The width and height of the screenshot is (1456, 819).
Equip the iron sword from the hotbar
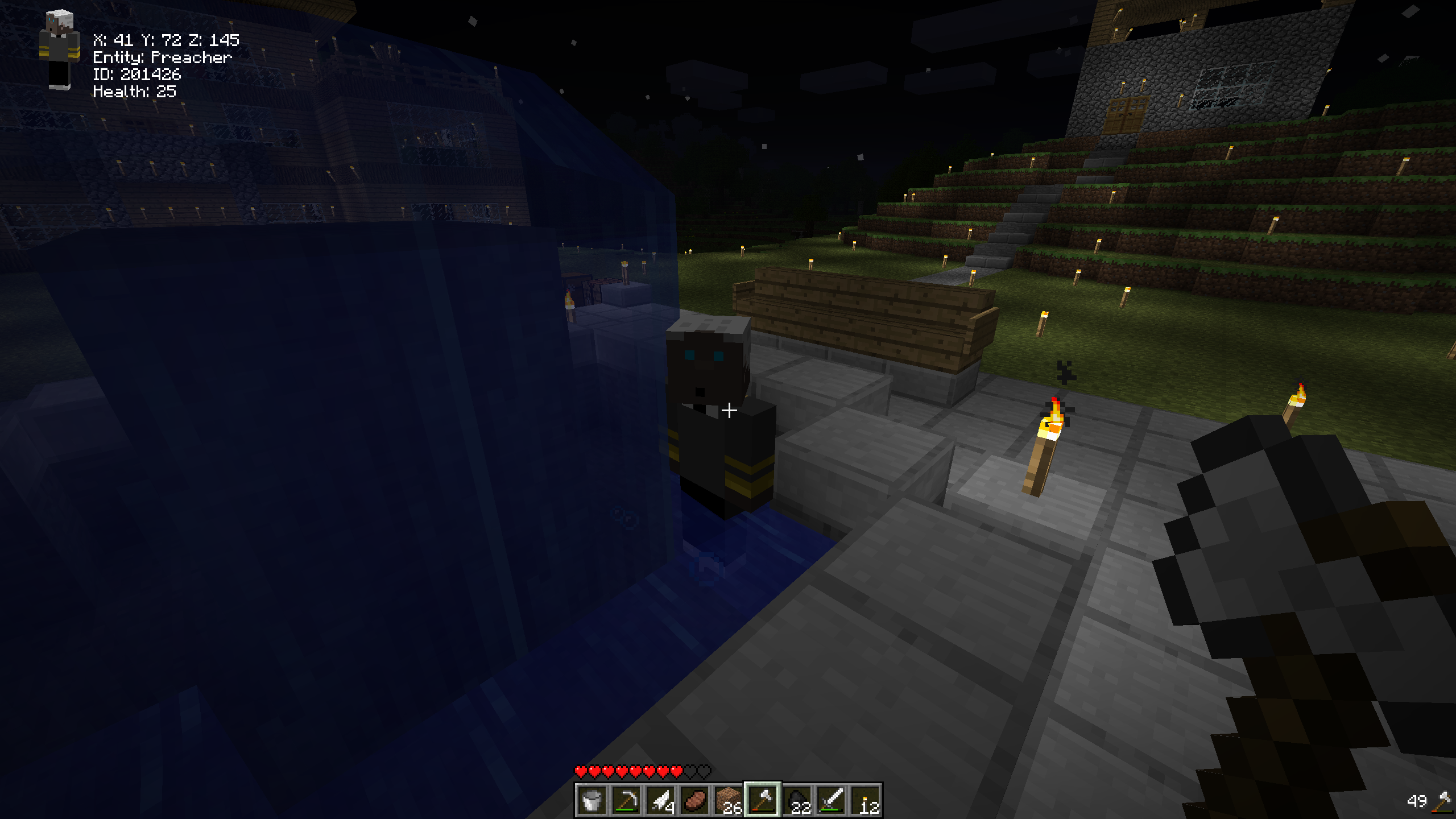click(830, 800)
